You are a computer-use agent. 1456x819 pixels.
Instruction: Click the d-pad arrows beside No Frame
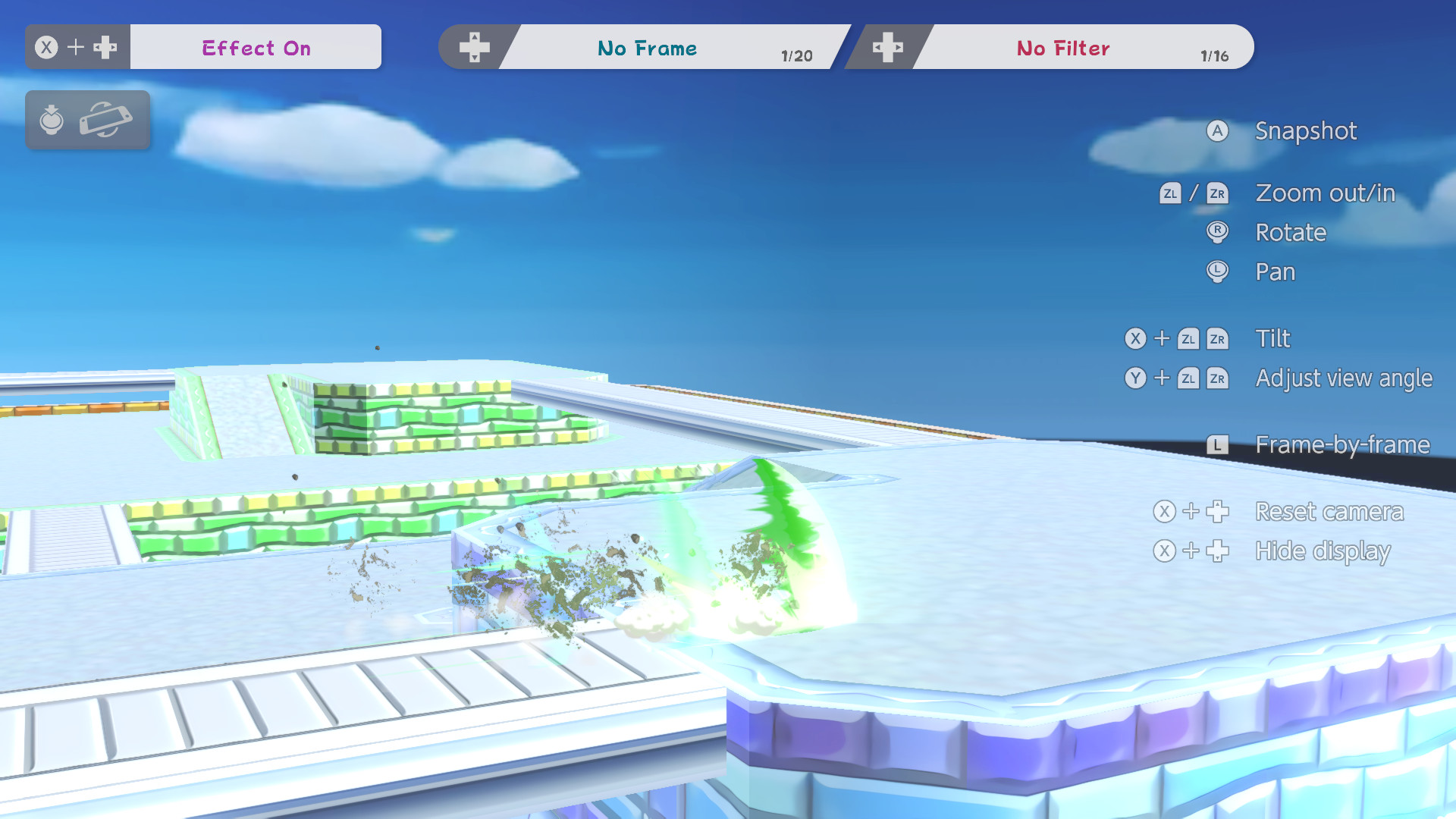474,48
